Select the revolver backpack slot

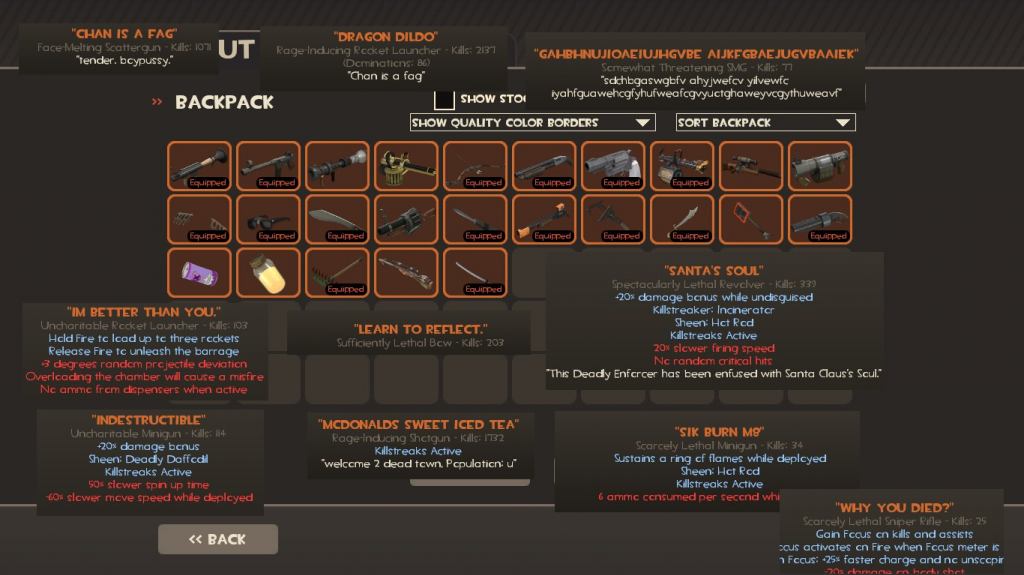[613, 166]
